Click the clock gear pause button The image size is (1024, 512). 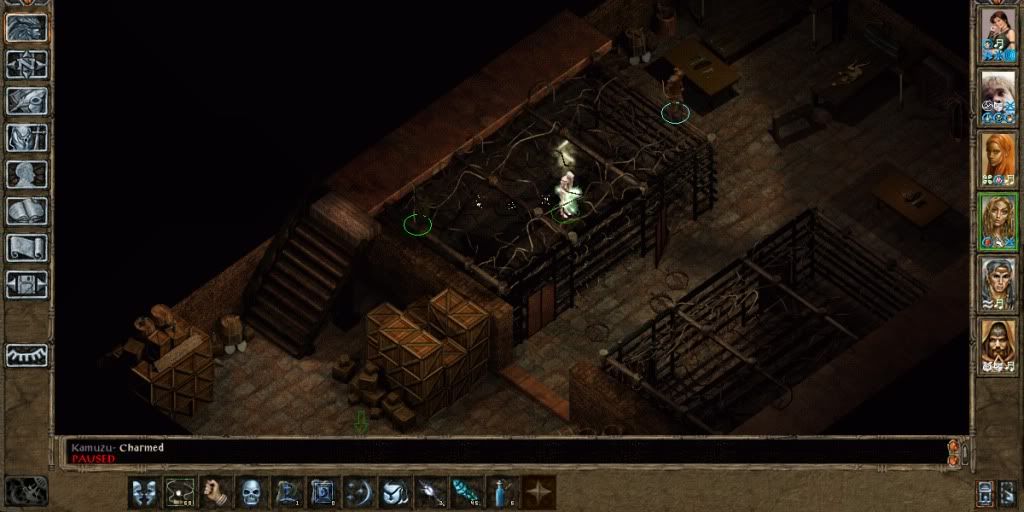(x=27, y=490)
